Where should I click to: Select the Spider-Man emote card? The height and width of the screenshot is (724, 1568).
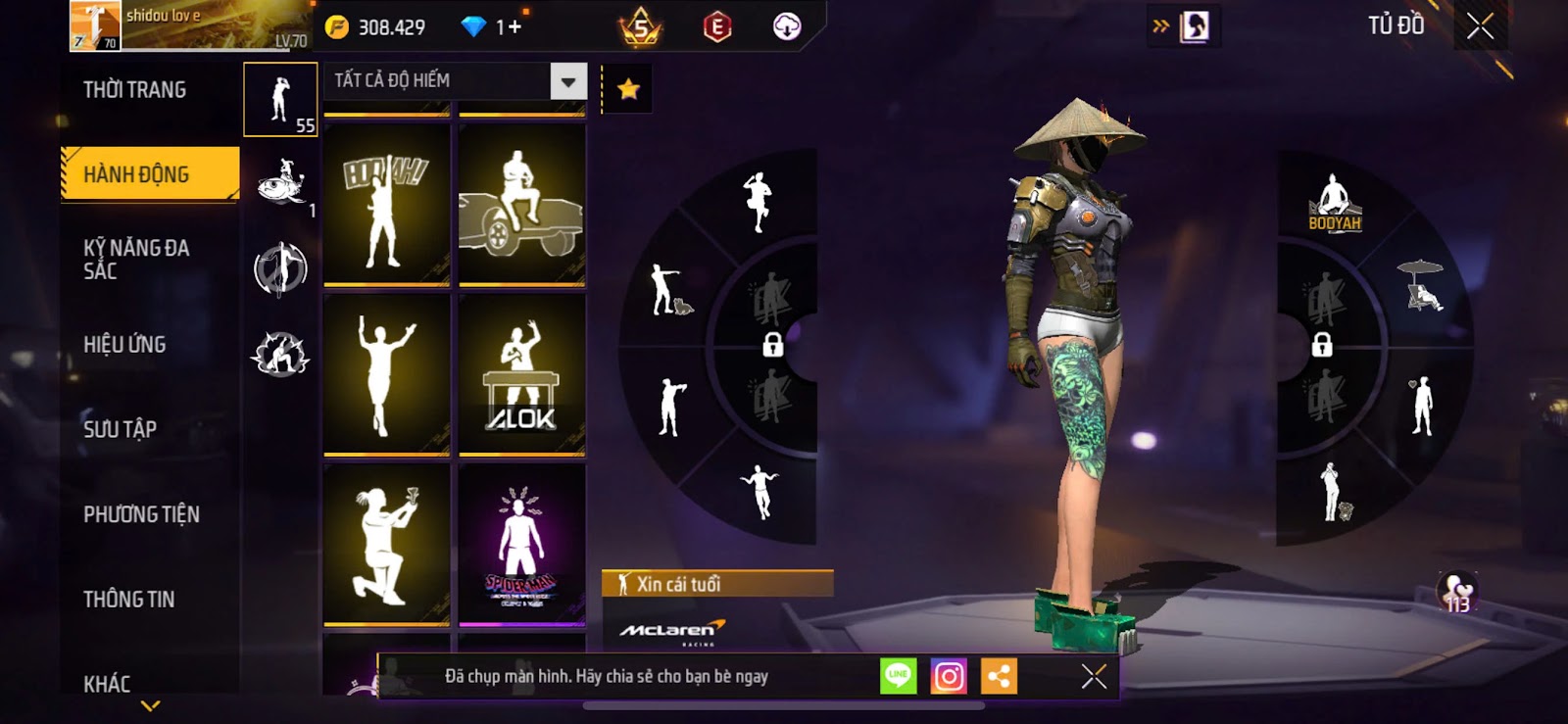521,545
